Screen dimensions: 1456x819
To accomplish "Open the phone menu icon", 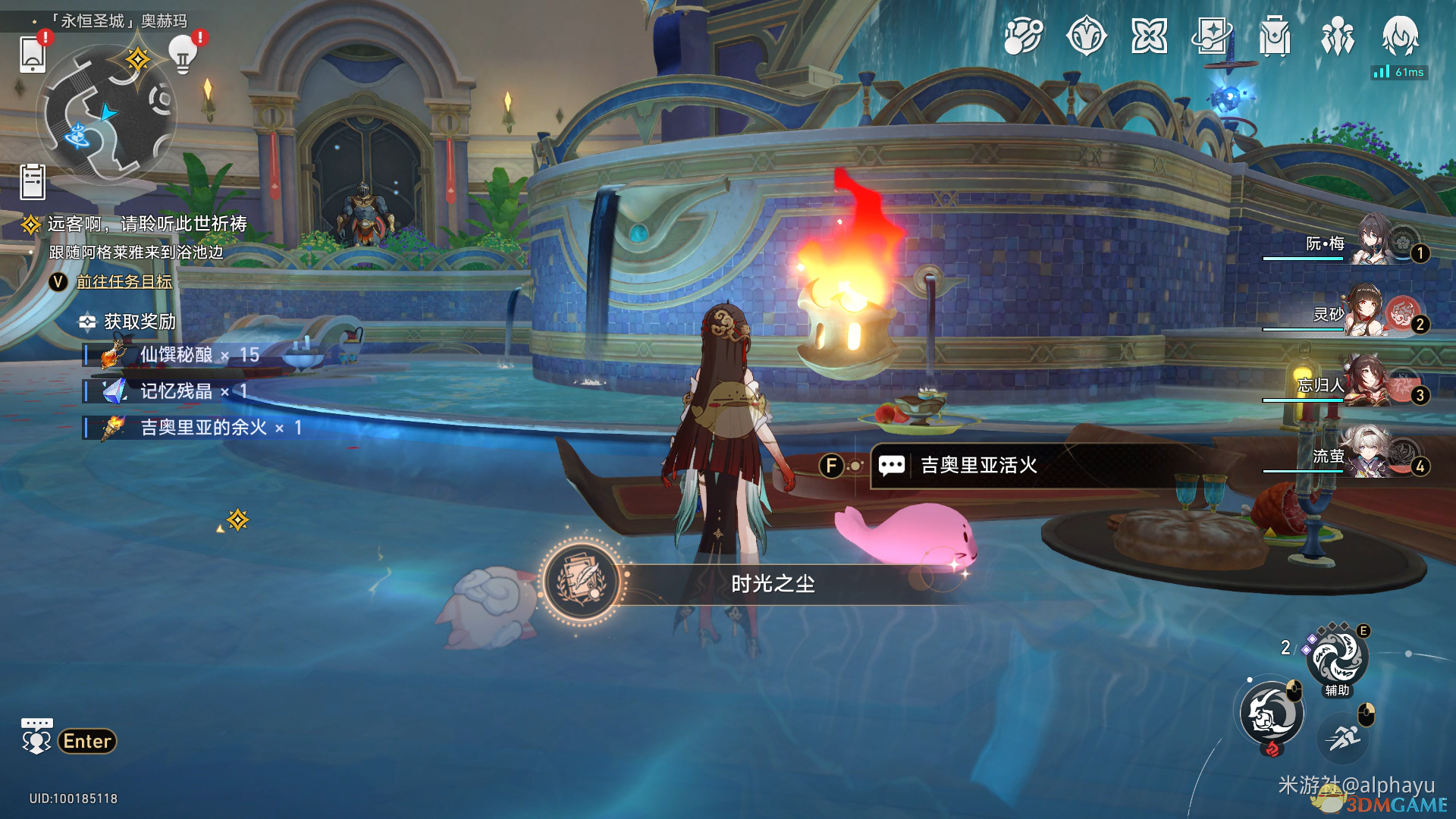I will [33, 55].
